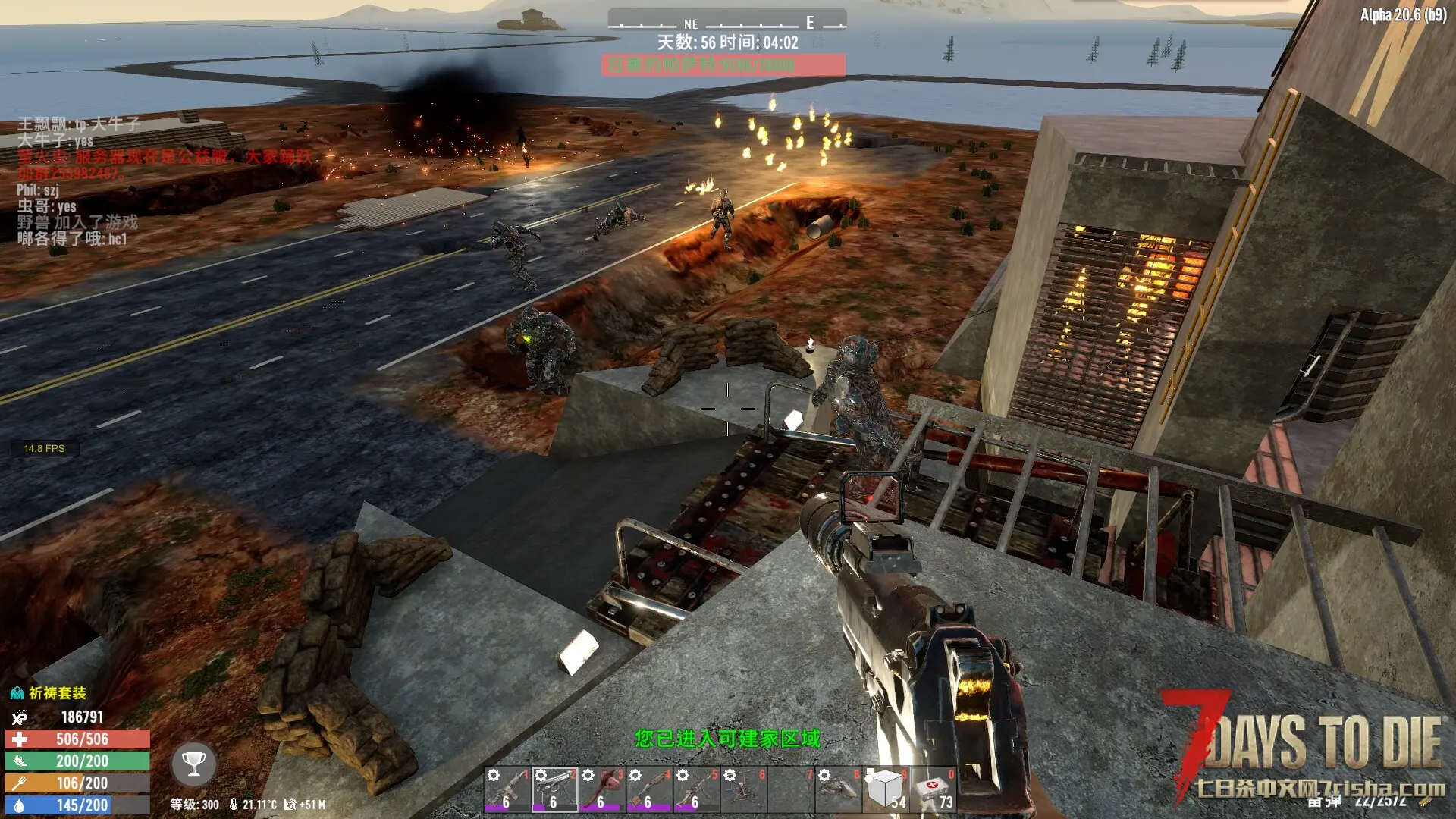Select the shotgun in hotbar slot 4

(649, 789)
